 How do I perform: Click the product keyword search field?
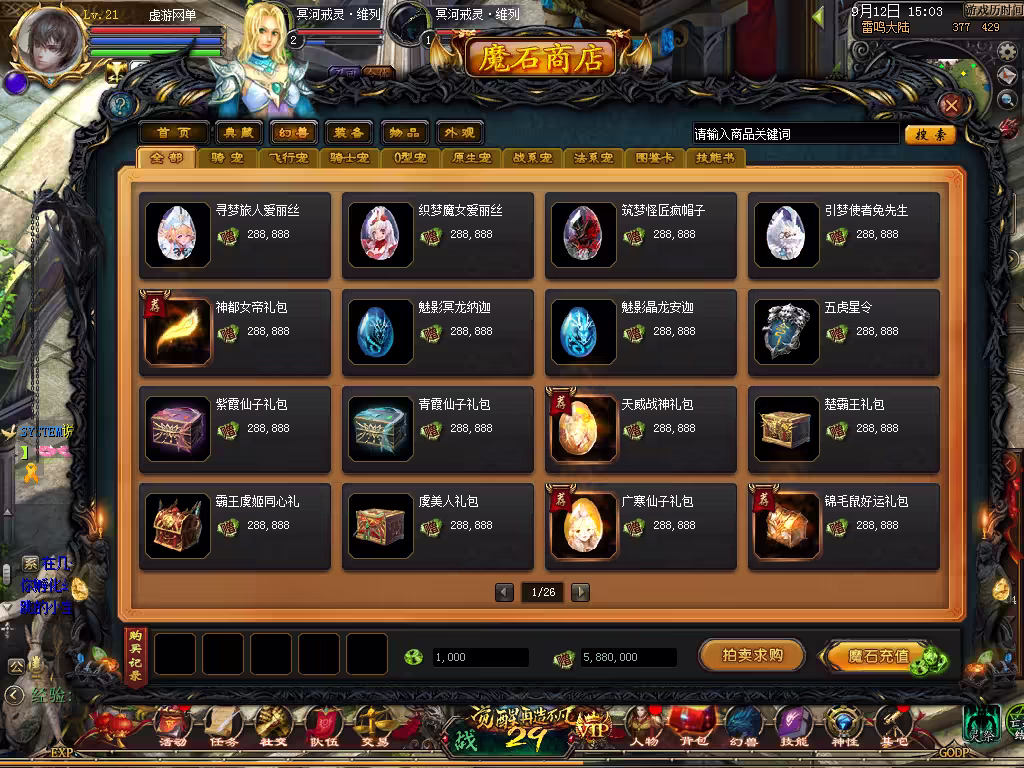click(x=795, y=134)
